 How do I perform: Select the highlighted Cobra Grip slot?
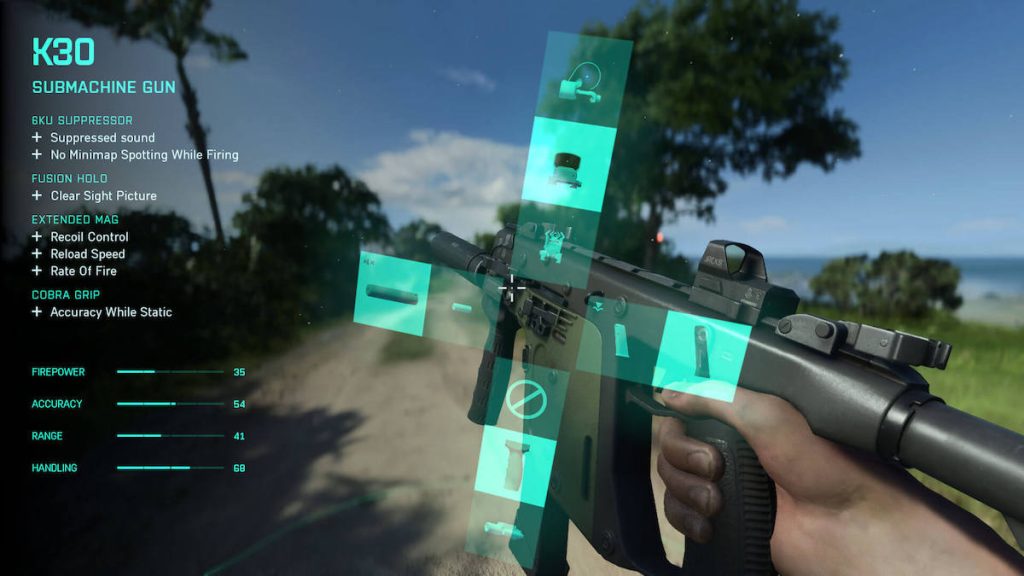click(515, 465)
